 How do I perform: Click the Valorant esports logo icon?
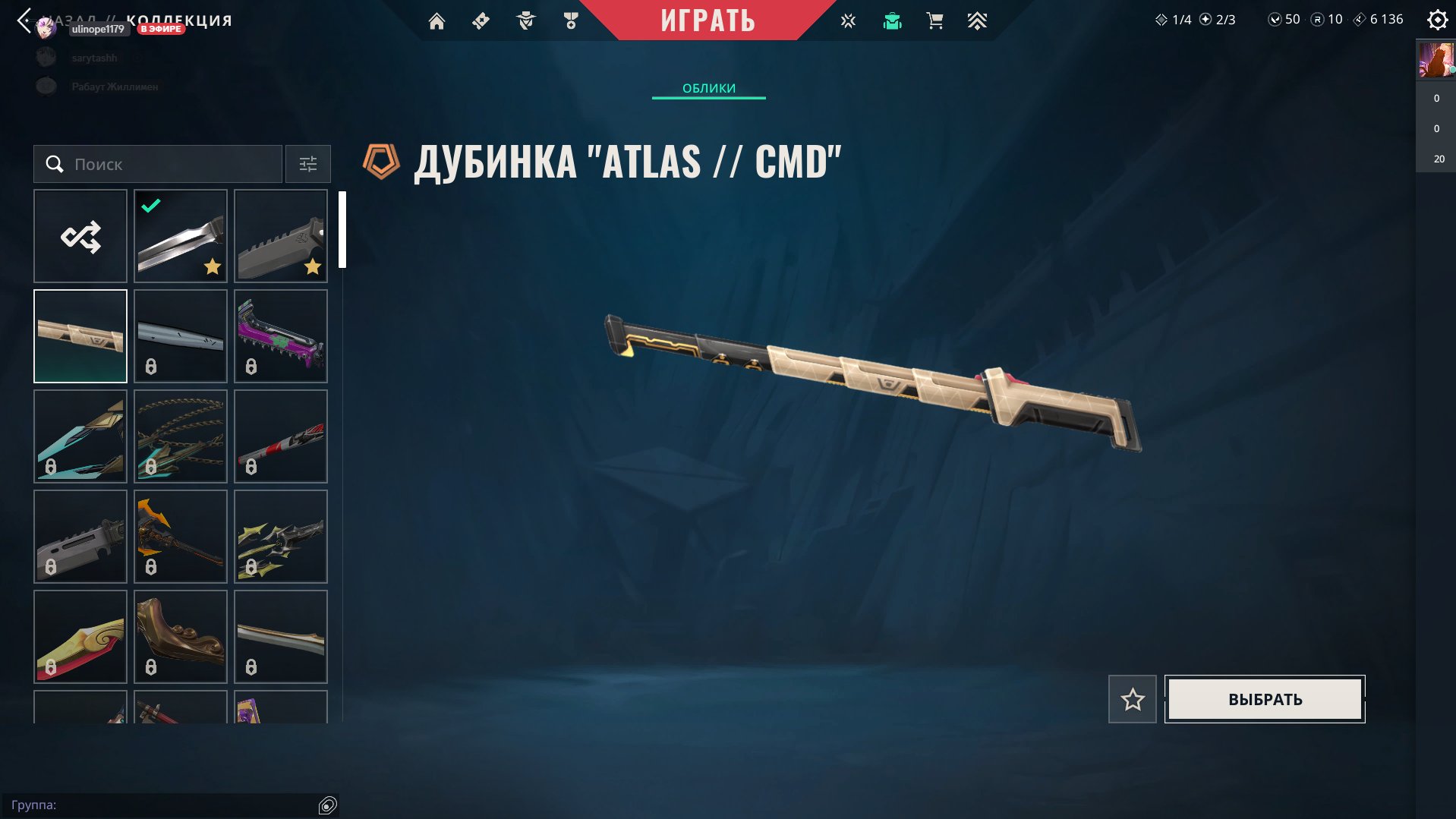click(846, 20)
